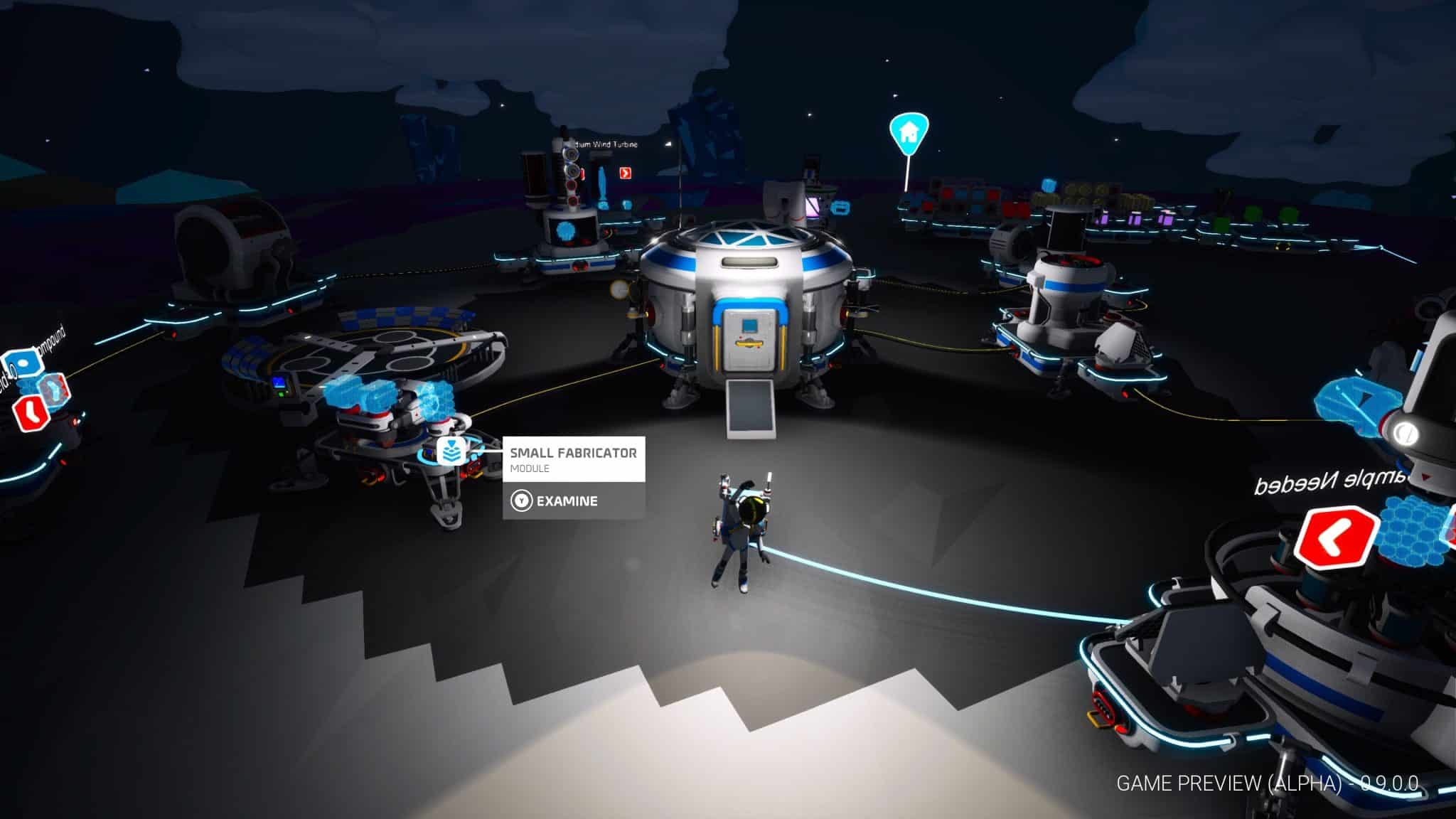Click the red right-arrow by Wind Turbine label
Viewport: 1456px width, 819px height.
(625, 173)
